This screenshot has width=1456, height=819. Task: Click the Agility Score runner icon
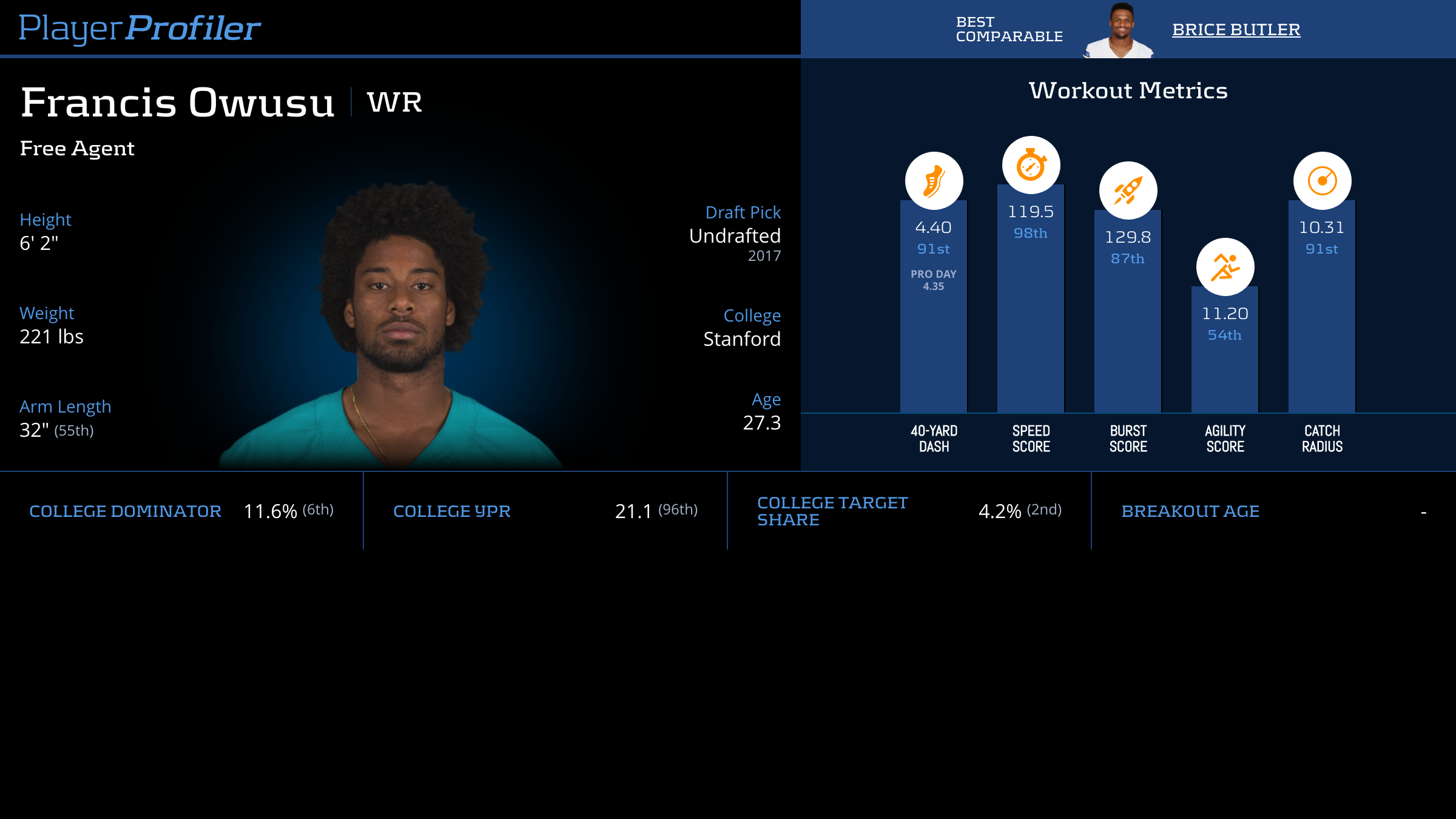pos(1225,267)
